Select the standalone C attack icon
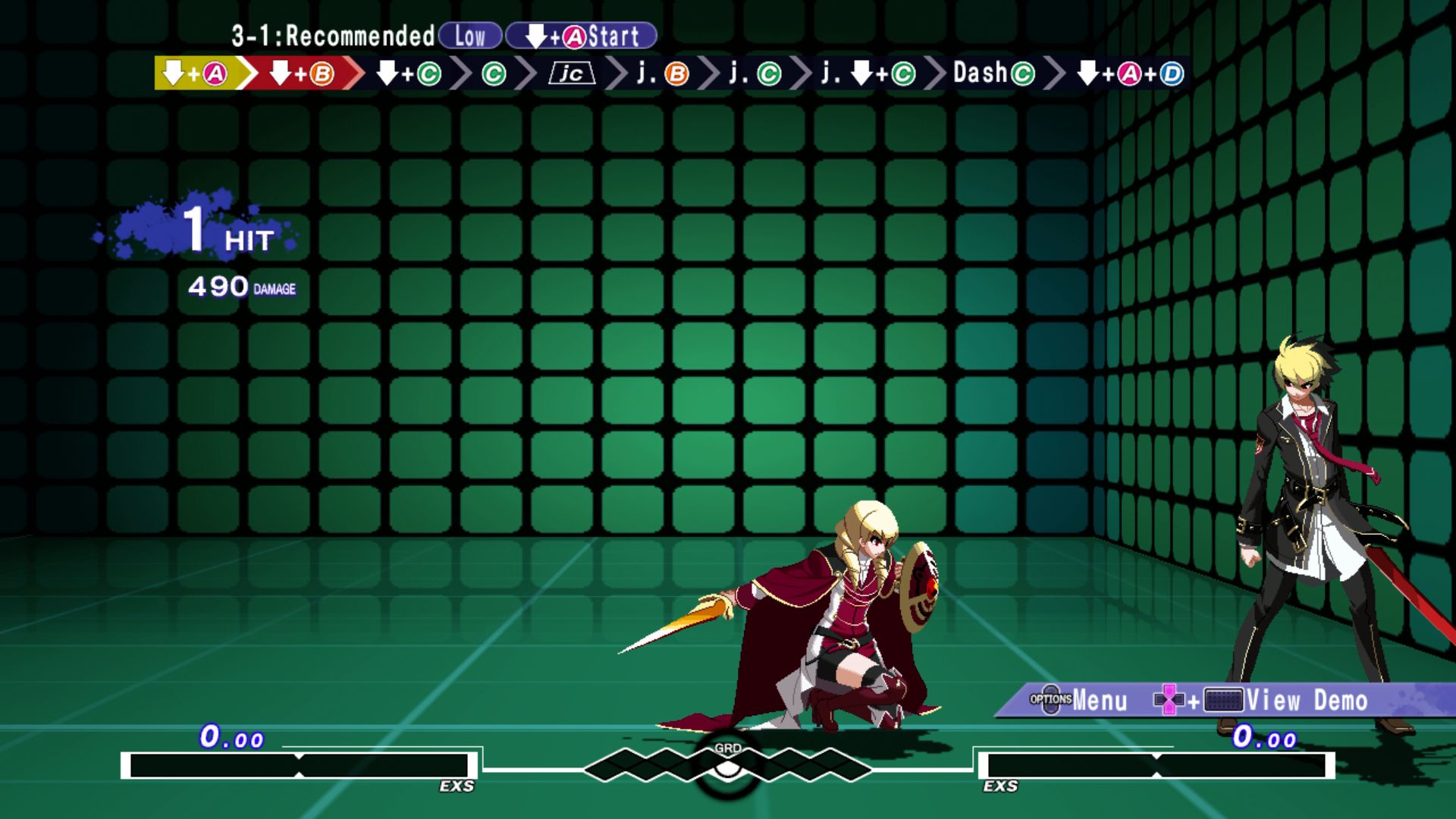Image resolution: width=1456 pixels, height=819 pixels. pos(494,74)
